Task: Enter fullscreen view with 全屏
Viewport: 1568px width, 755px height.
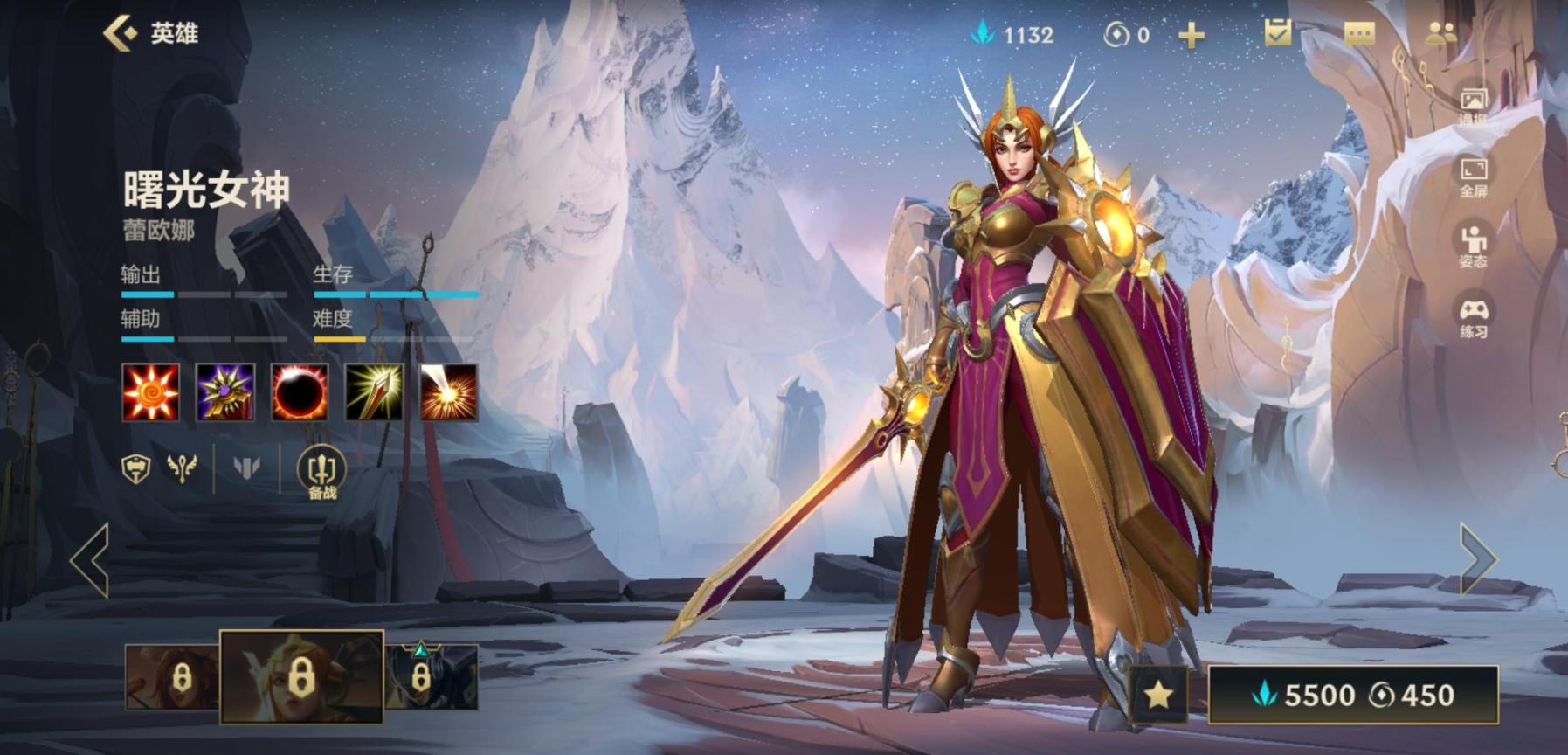Action: click(1473, 175)
